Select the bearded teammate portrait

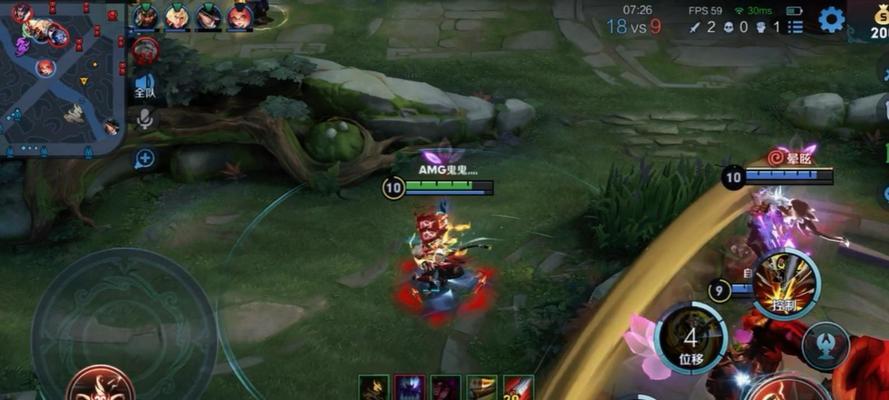[146, 16]
